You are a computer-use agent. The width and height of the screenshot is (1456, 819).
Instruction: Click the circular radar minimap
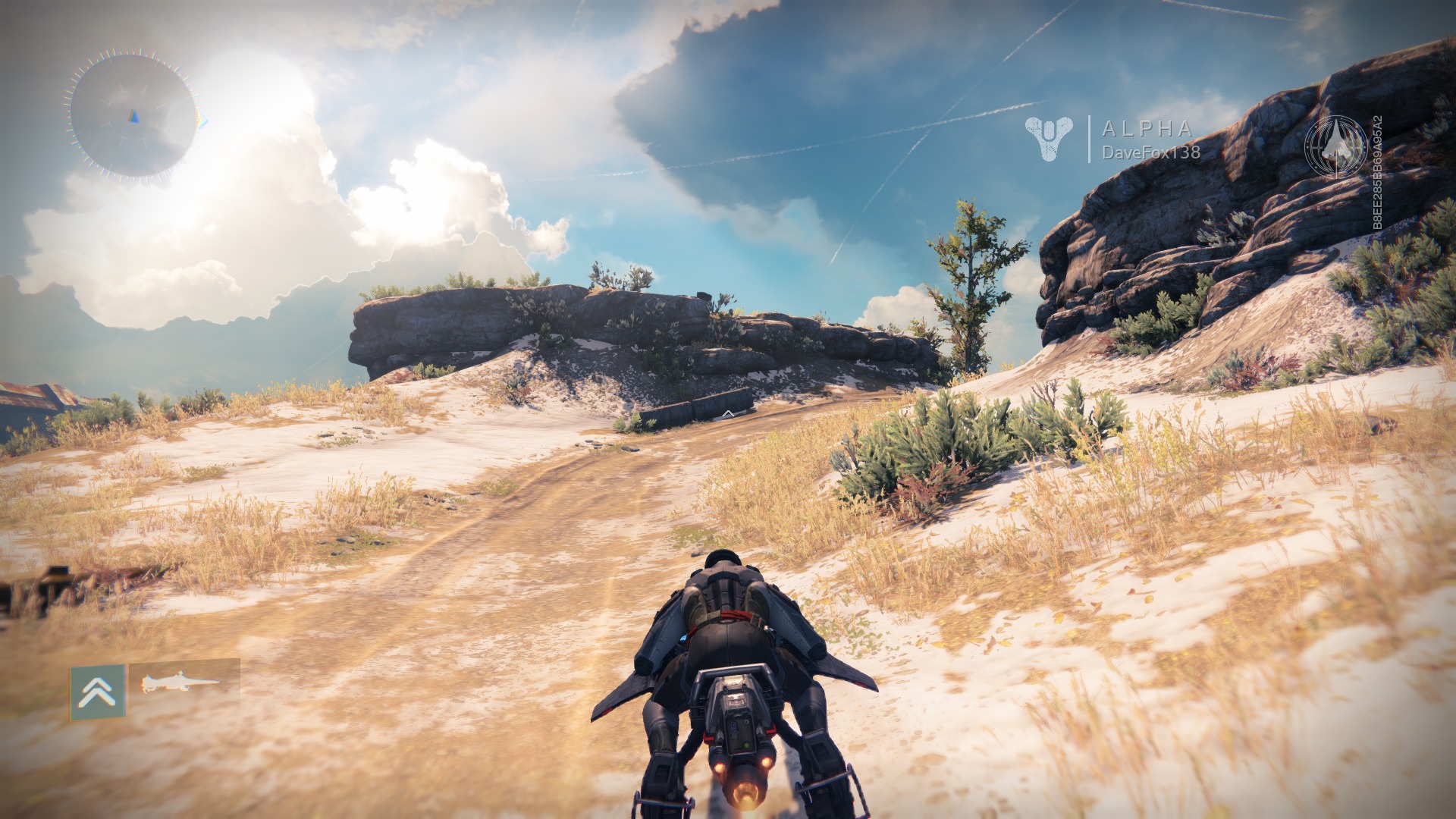point(133,116)
